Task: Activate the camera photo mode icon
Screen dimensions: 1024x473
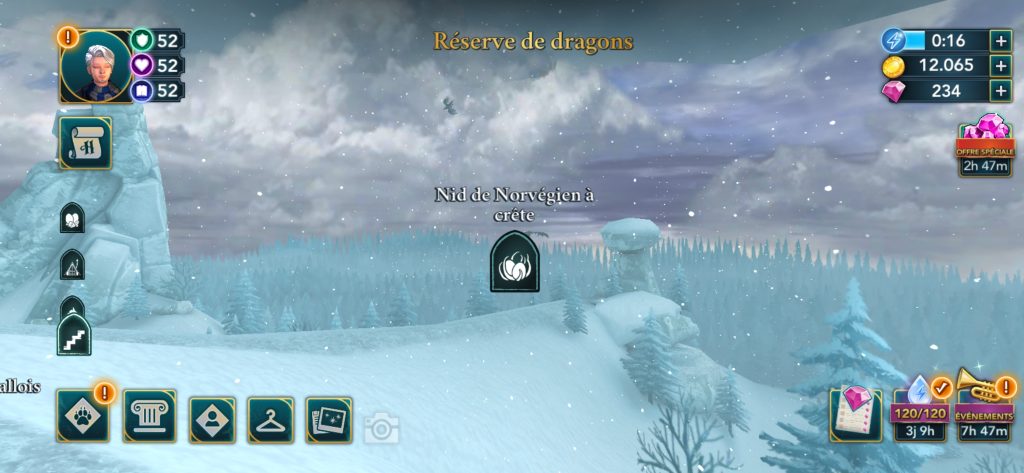Action: coord(381,429)
